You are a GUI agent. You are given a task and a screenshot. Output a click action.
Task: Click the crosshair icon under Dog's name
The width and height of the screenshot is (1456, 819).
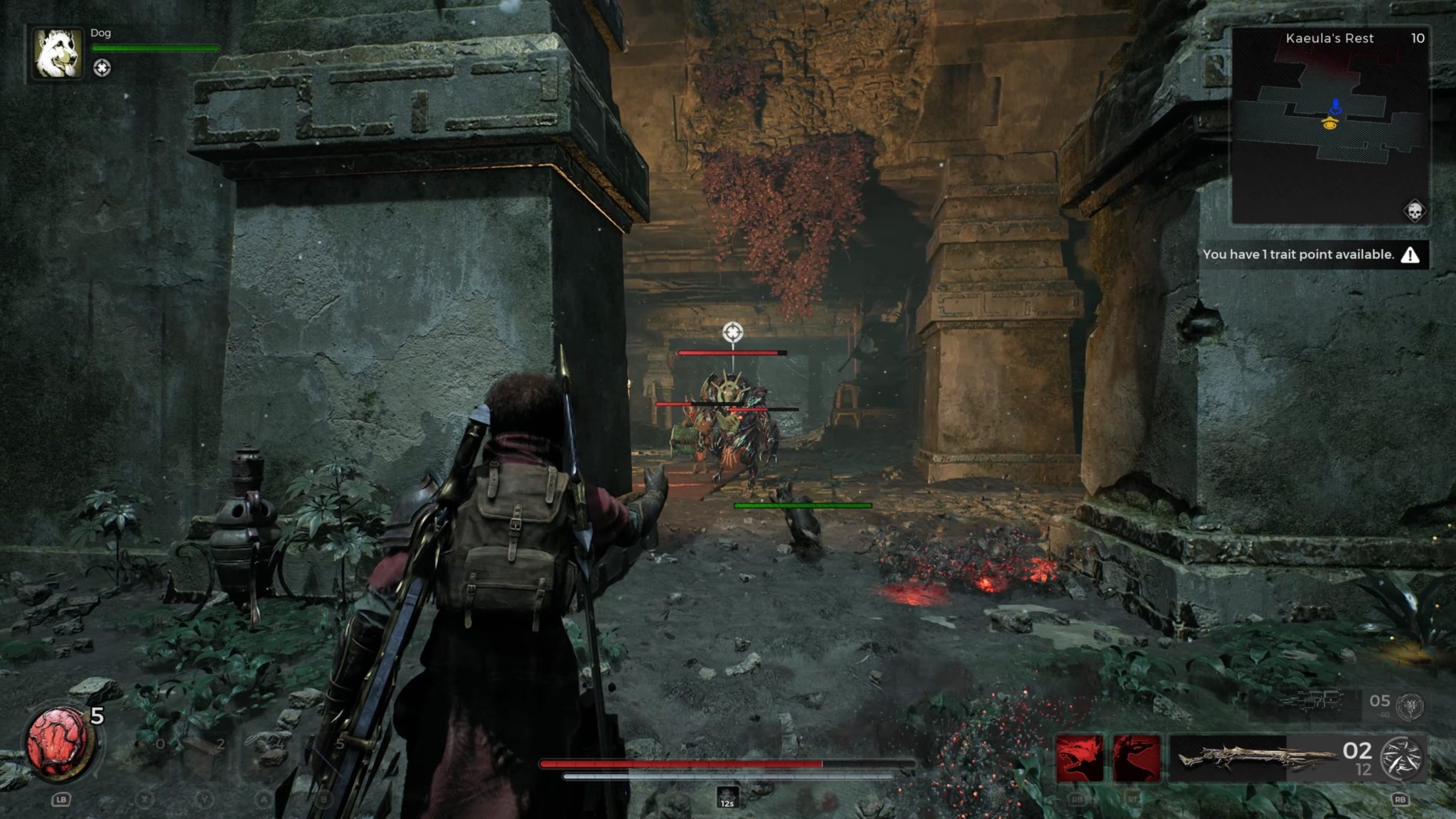(102, 68)
